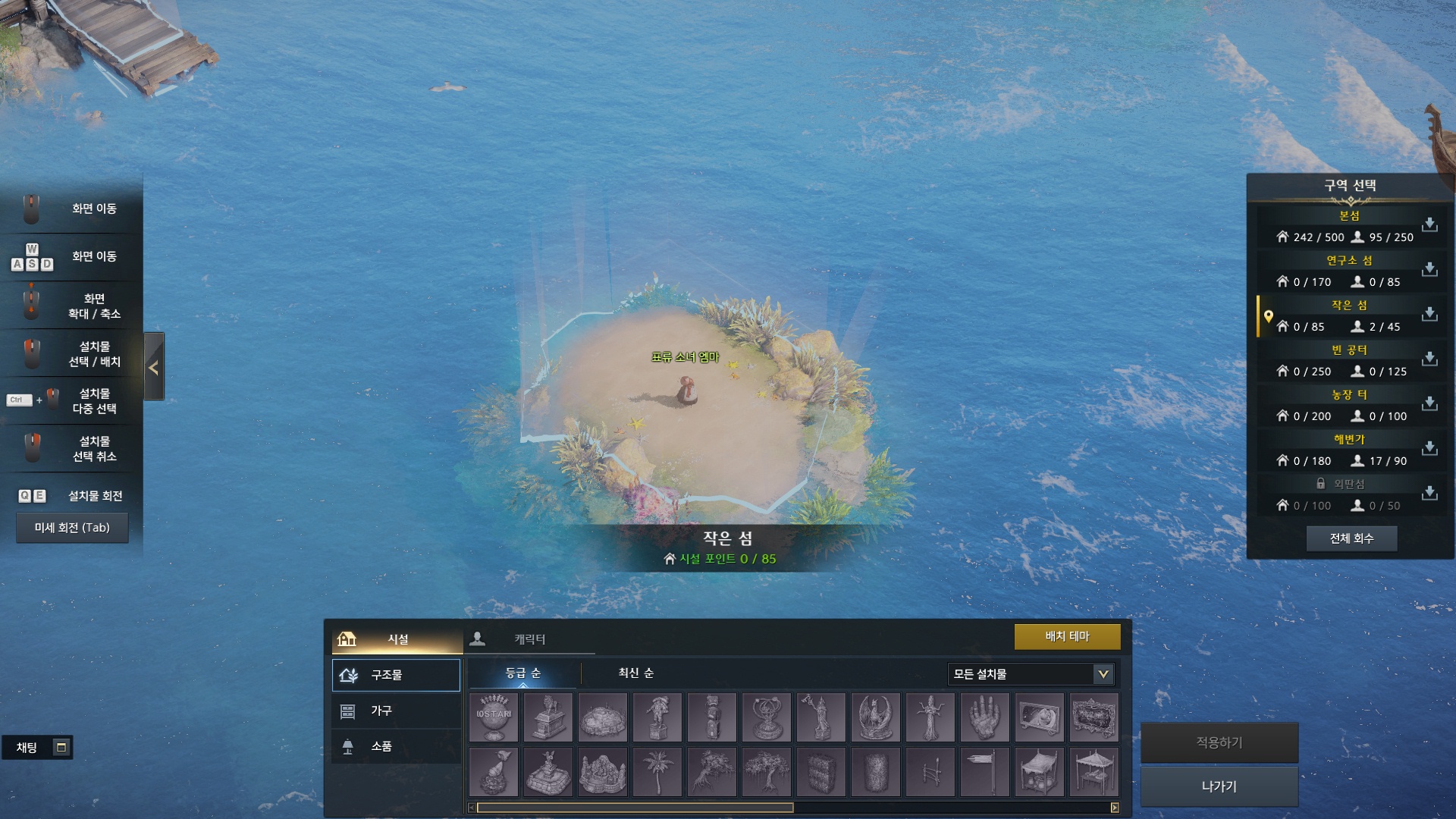Sort items by 등급 순
Image resolution: width=1456 pixels, height=819 pixels.
523,673
